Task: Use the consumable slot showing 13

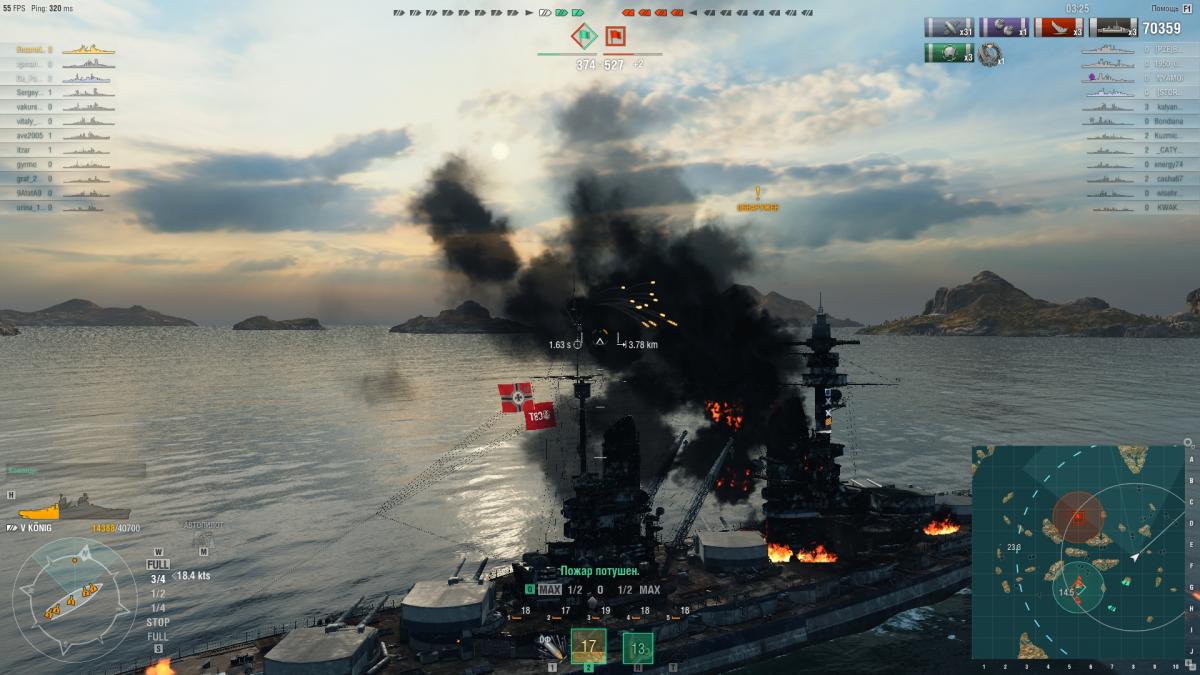Action: tap(638, 648)
